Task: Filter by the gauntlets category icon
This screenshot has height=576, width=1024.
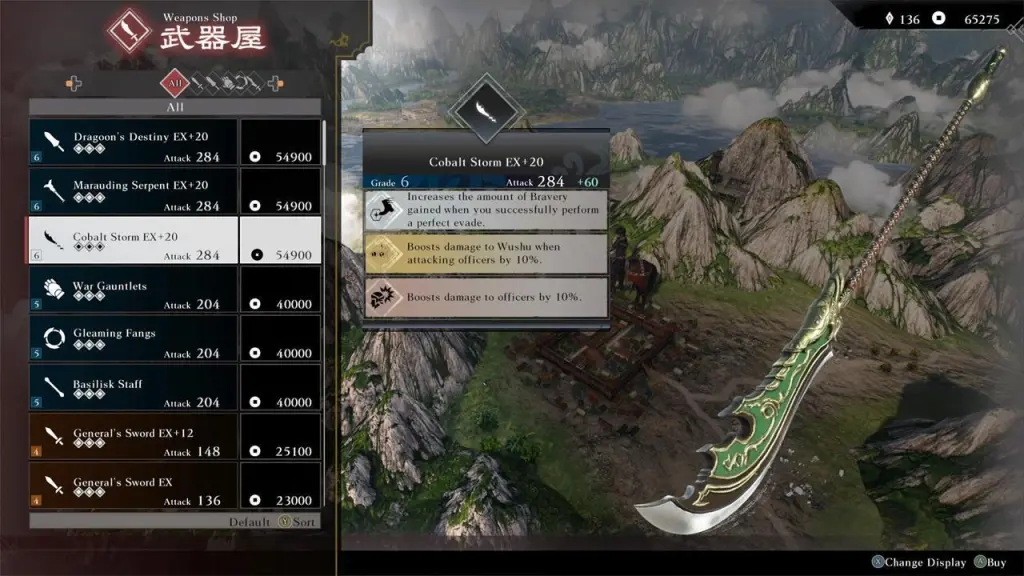Action: pos(227,84)
